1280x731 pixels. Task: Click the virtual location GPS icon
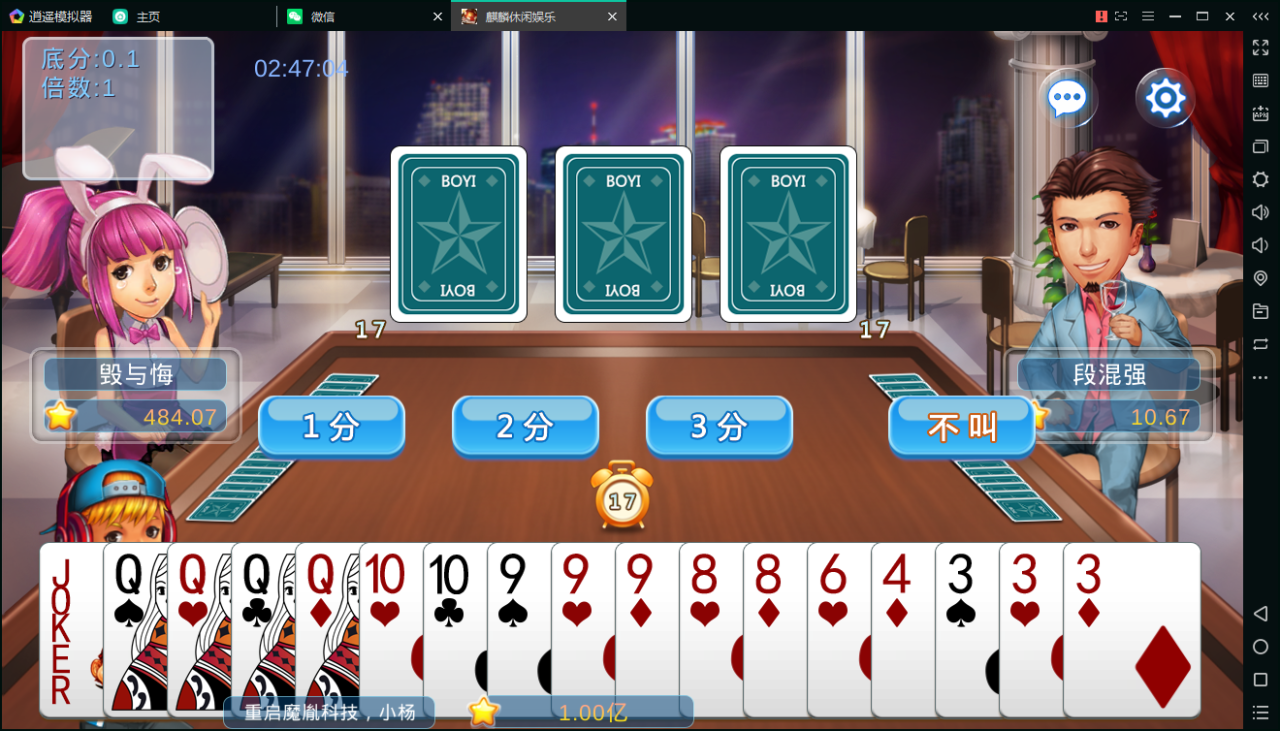tap(1260, 278)
